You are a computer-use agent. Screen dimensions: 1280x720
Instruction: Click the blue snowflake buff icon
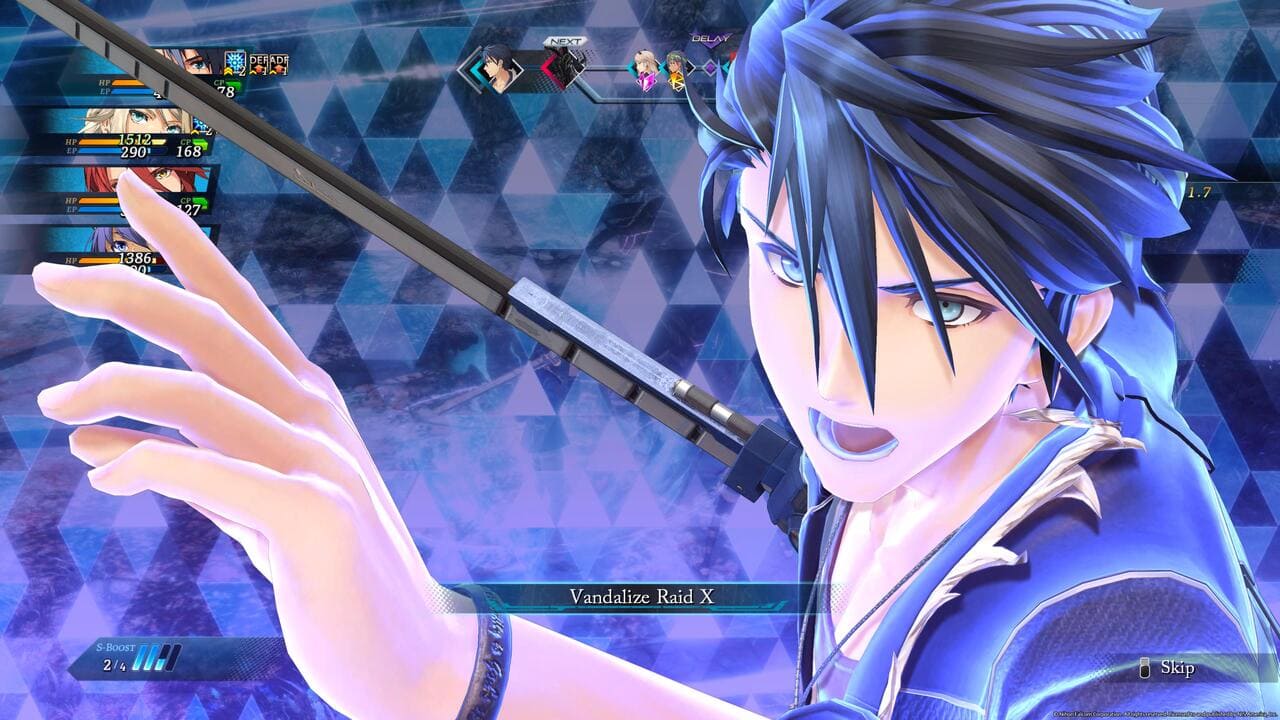point(235,63)
